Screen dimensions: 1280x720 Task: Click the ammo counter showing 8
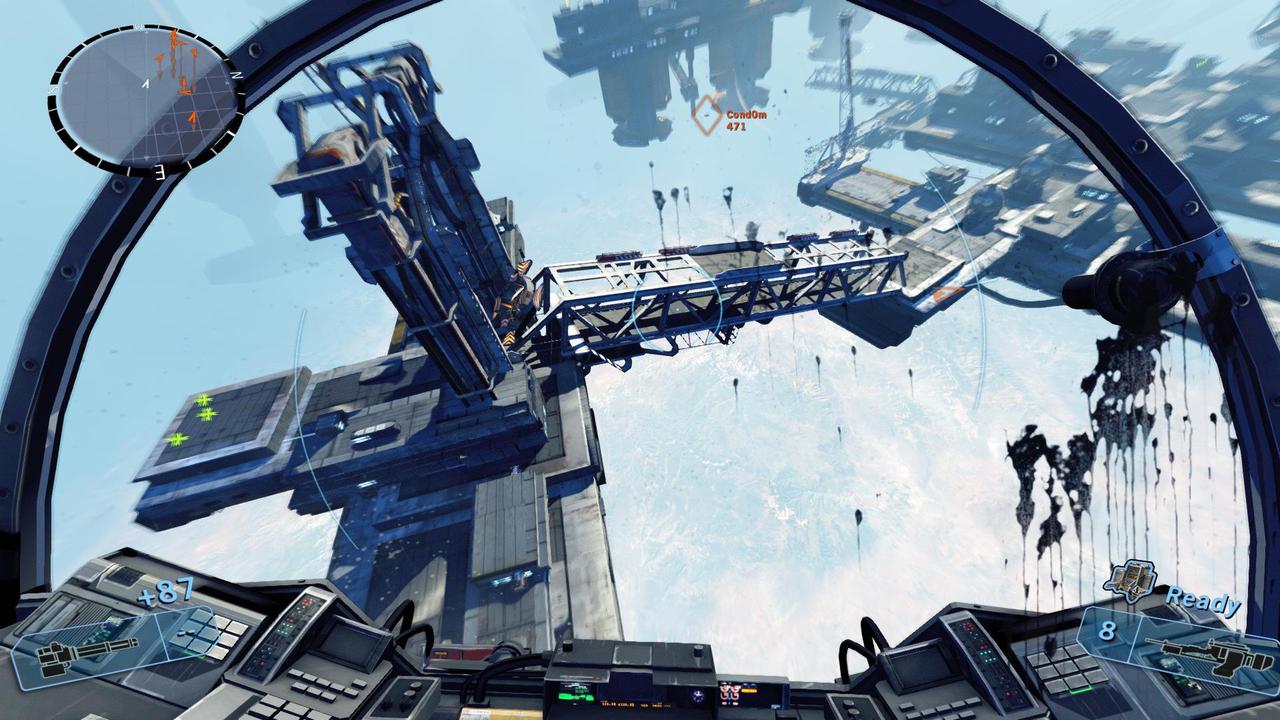click(x=1109, y=629)
